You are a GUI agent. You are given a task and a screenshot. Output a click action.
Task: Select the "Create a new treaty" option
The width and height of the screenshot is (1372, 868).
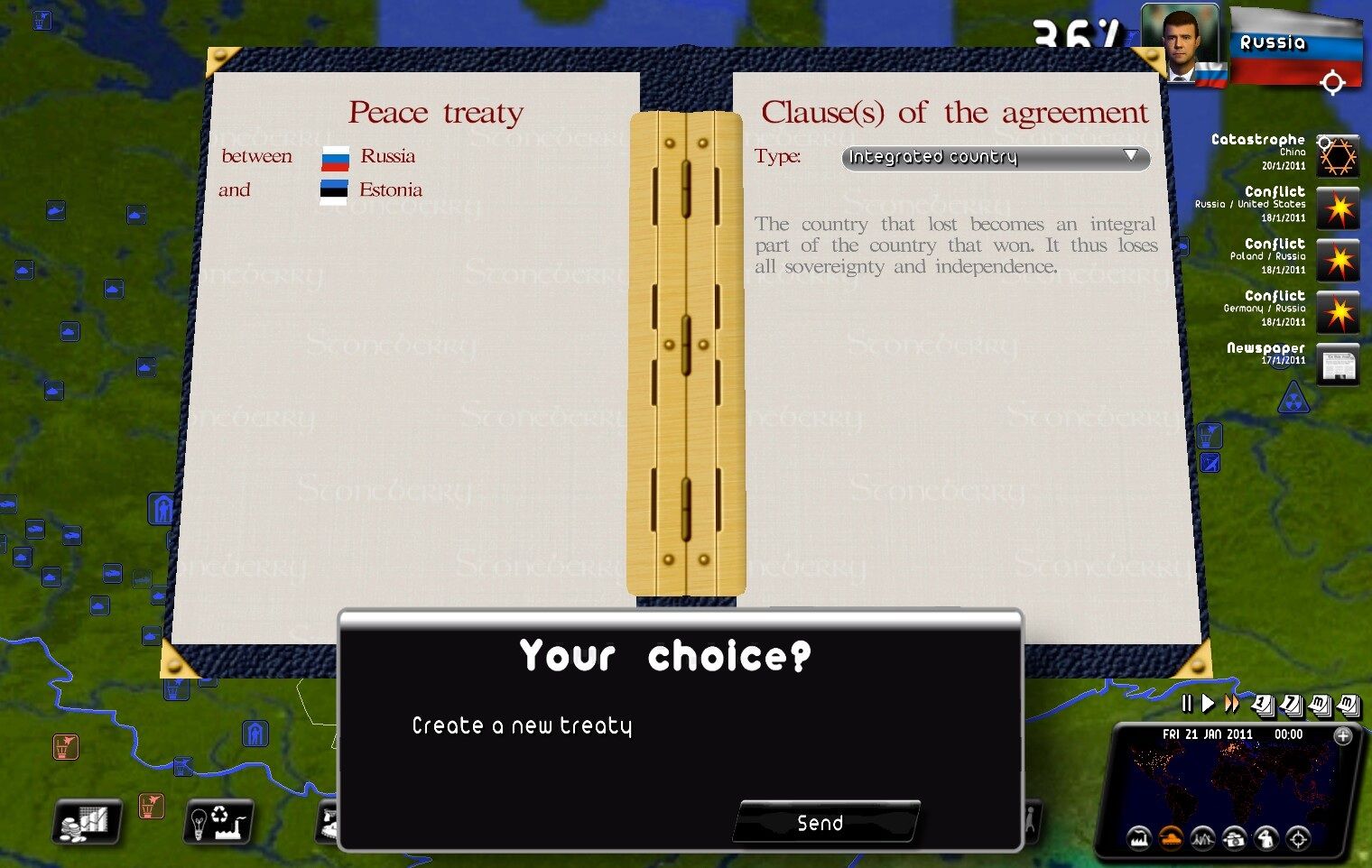[x=522, y=725]
